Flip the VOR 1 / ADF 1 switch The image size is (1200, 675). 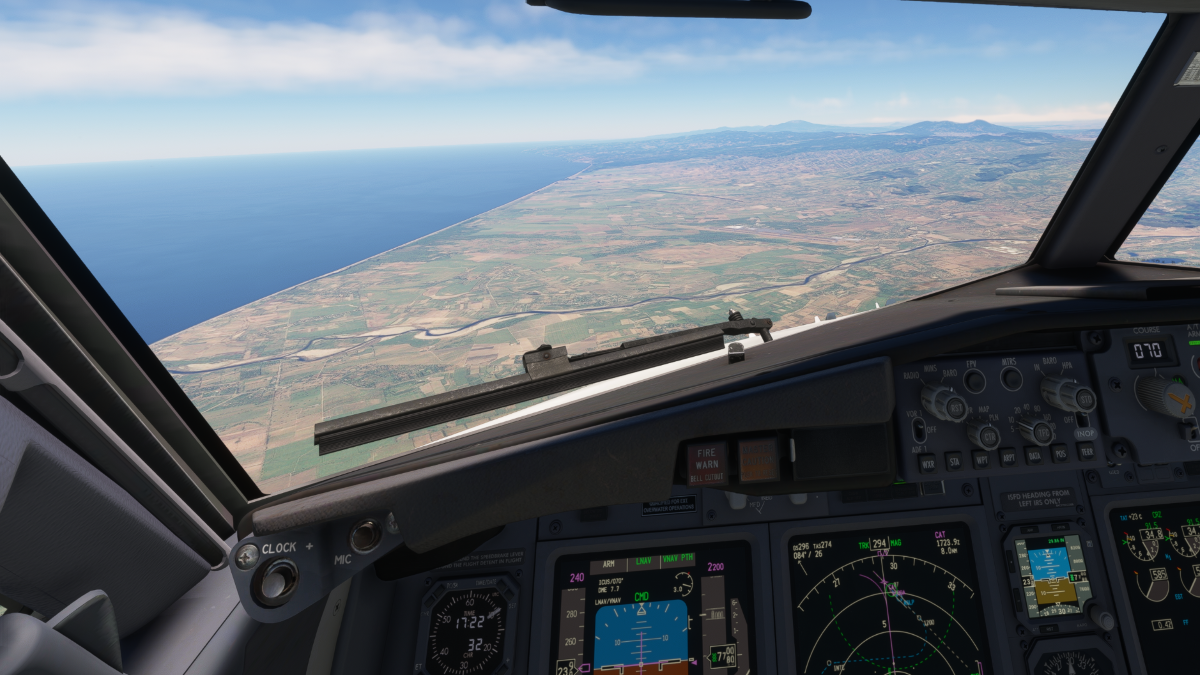click(919, 430)
